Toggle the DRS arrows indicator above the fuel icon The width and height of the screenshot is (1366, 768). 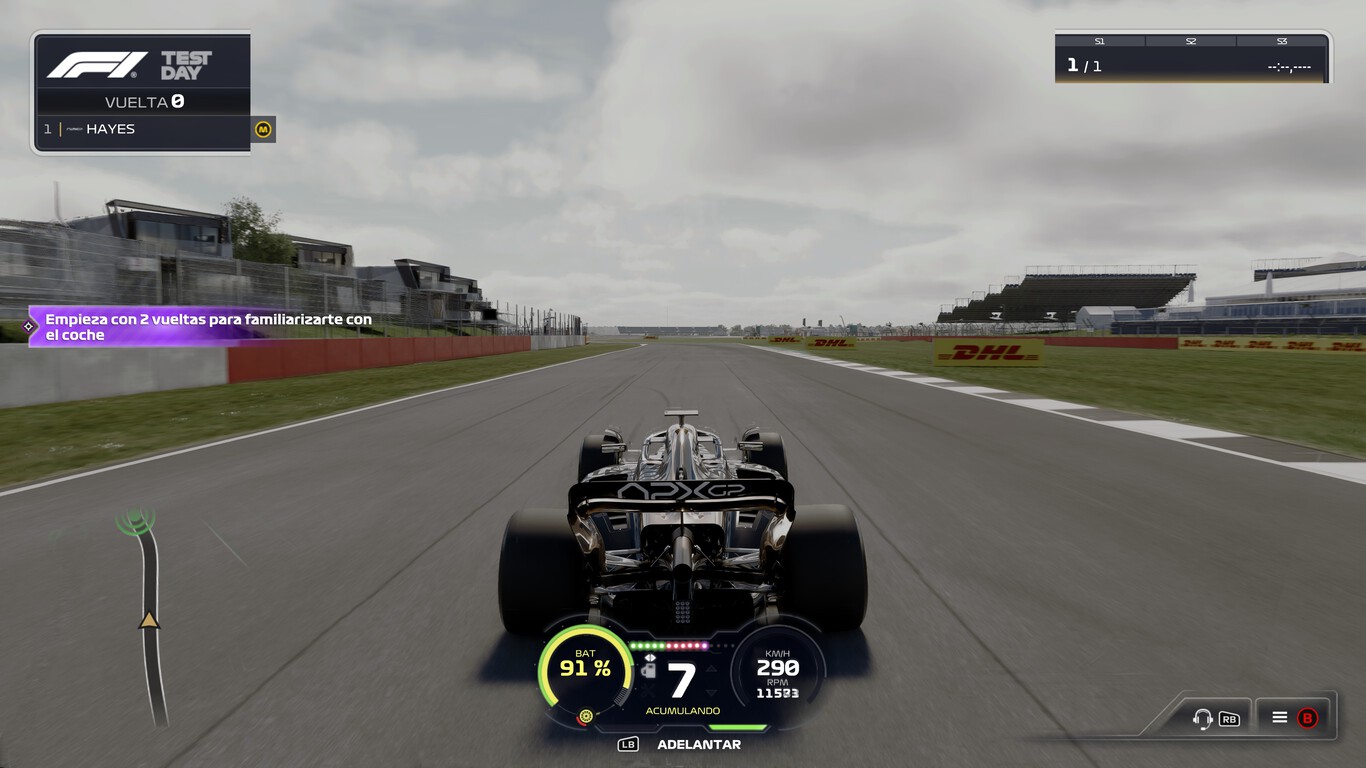(650, 658)
